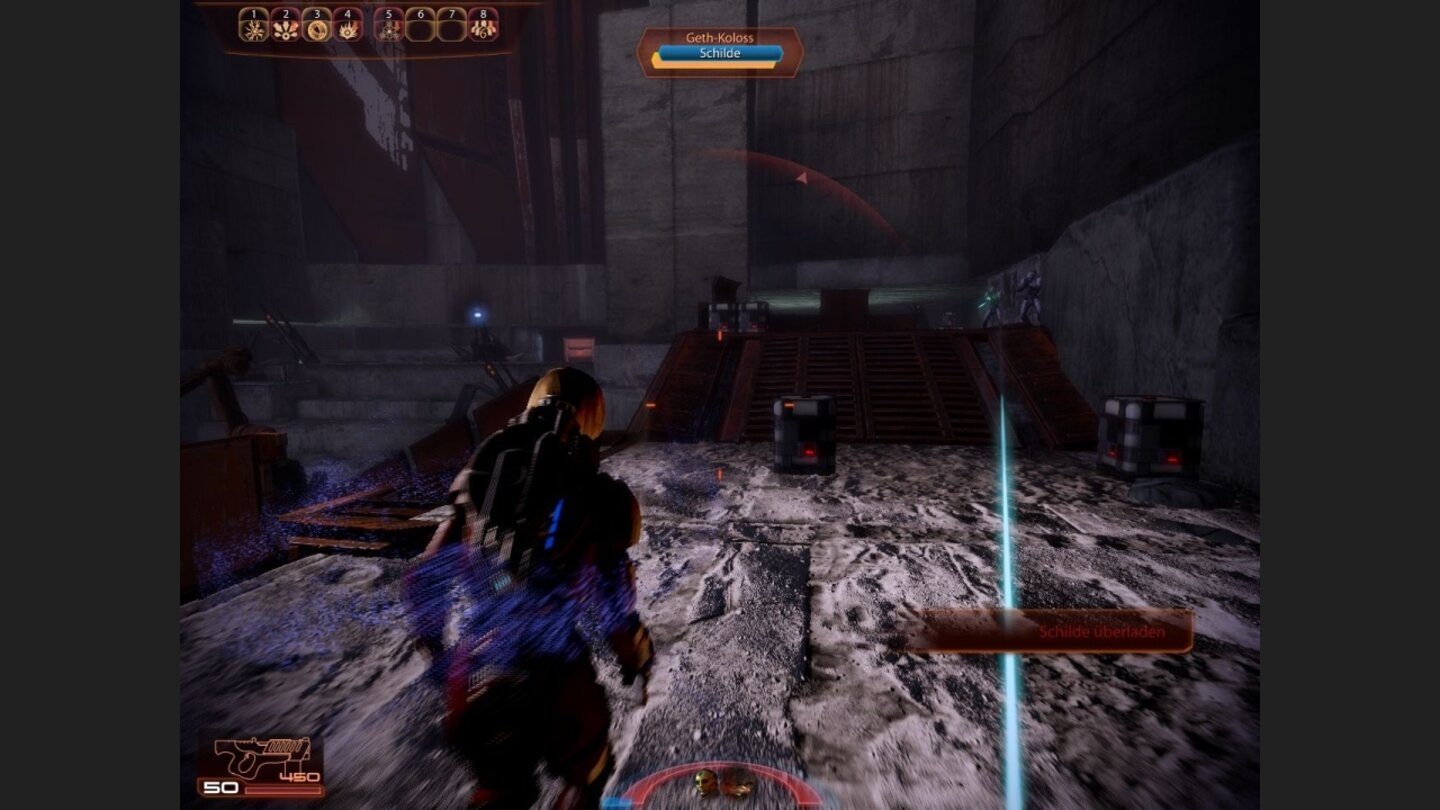
Task: Select the greyed-out power in slot 5
Action: 387,28
